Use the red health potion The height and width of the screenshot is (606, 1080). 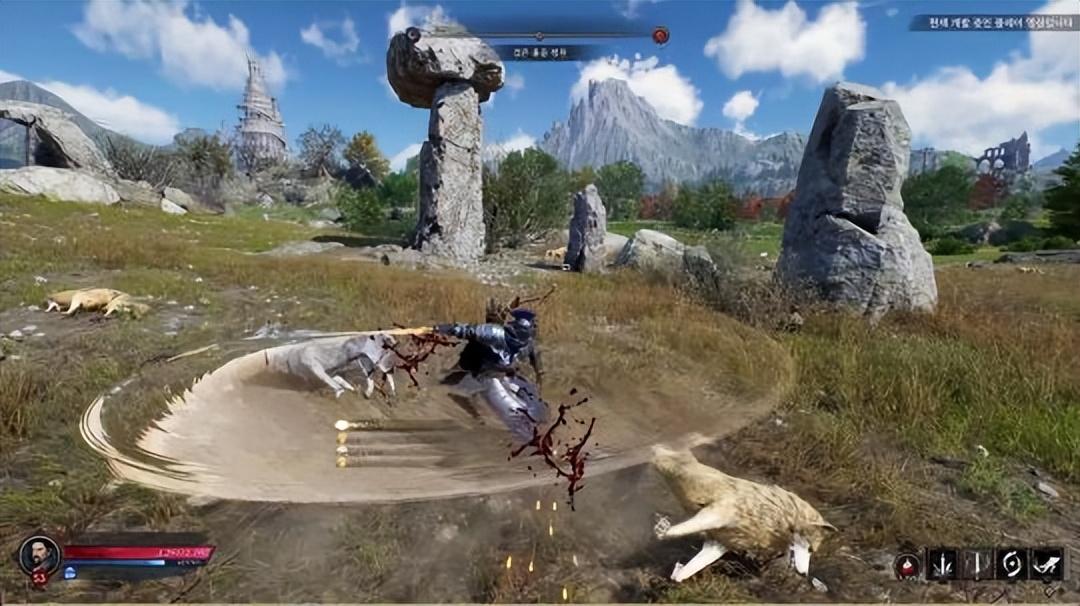(908, 565)
